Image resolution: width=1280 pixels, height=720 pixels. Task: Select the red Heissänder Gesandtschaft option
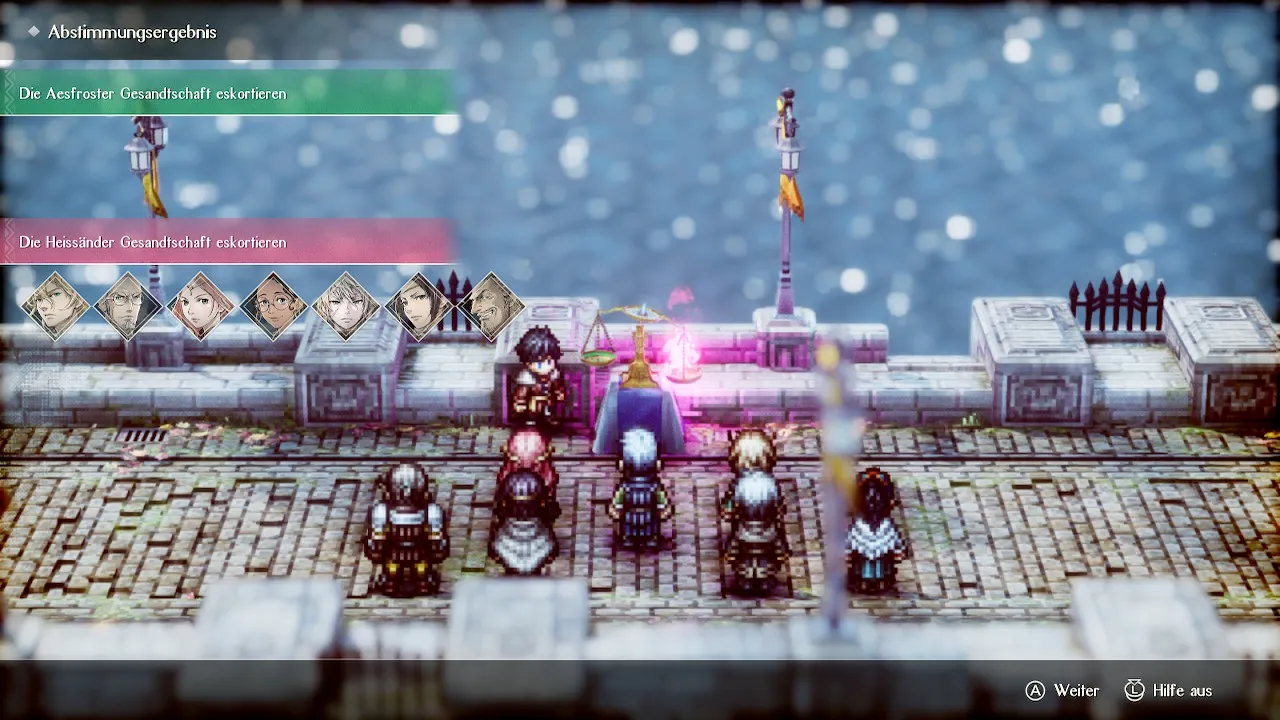tap(227, 242)
